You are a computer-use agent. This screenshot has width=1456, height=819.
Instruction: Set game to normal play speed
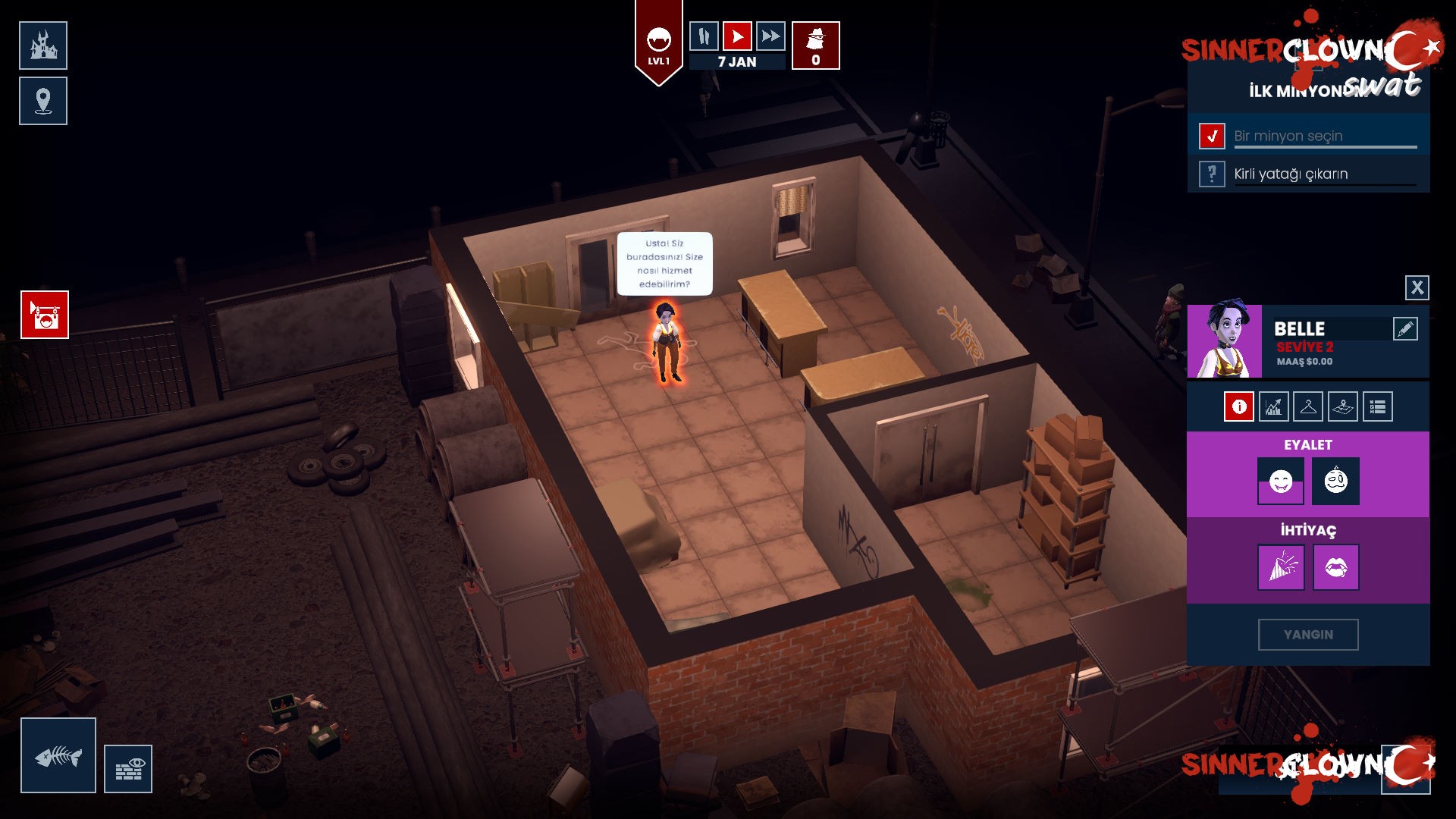tap(737, 36)
